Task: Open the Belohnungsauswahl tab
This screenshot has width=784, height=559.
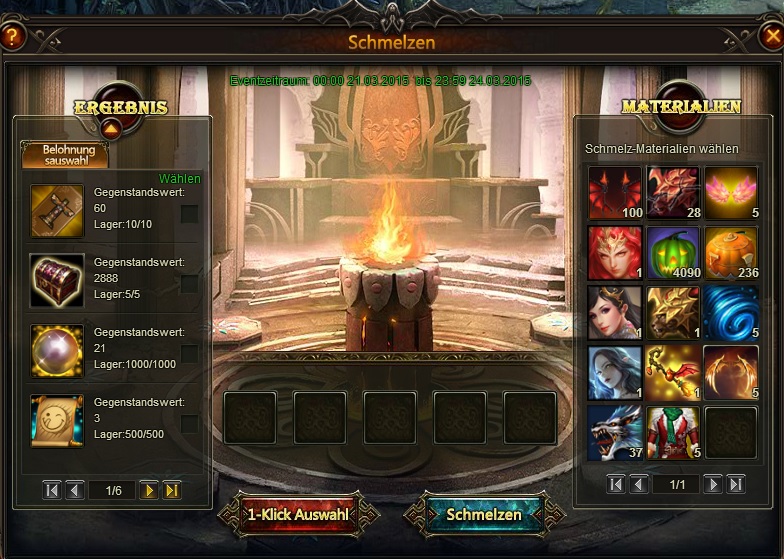Action: click(x=64, y=154)
